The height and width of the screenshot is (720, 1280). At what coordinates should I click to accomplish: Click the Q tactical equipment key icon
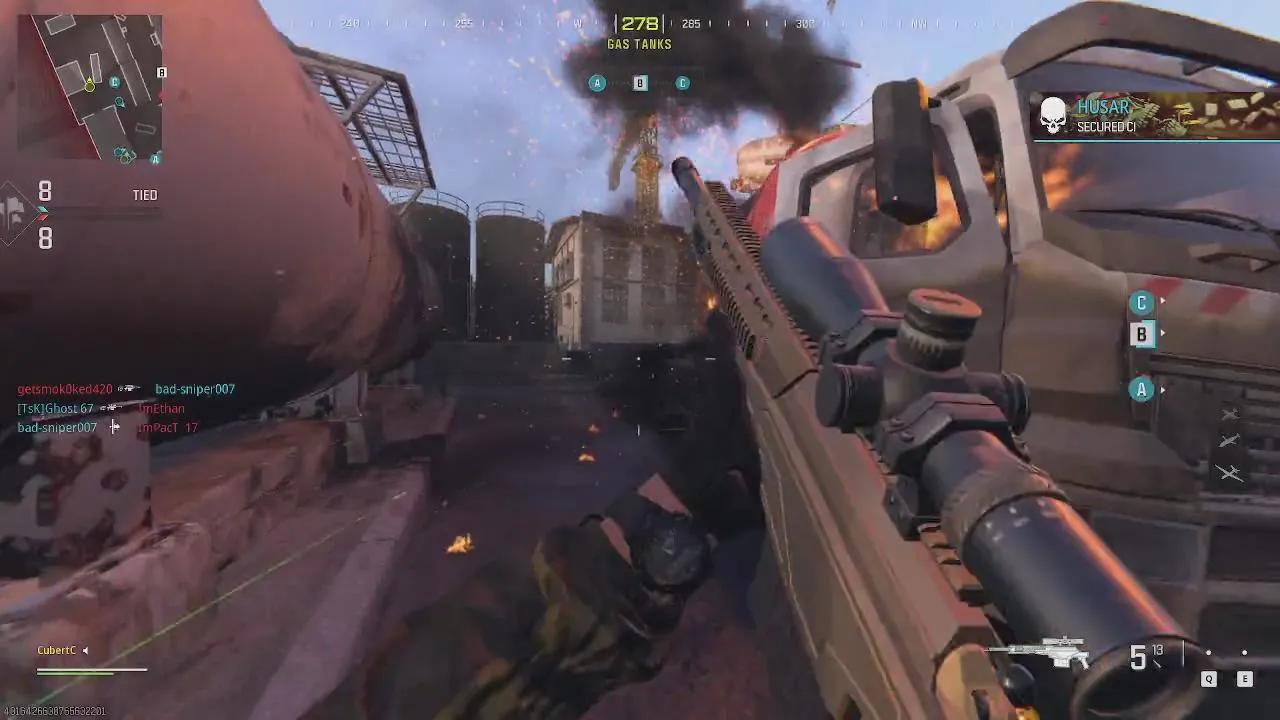(1209, 678)
